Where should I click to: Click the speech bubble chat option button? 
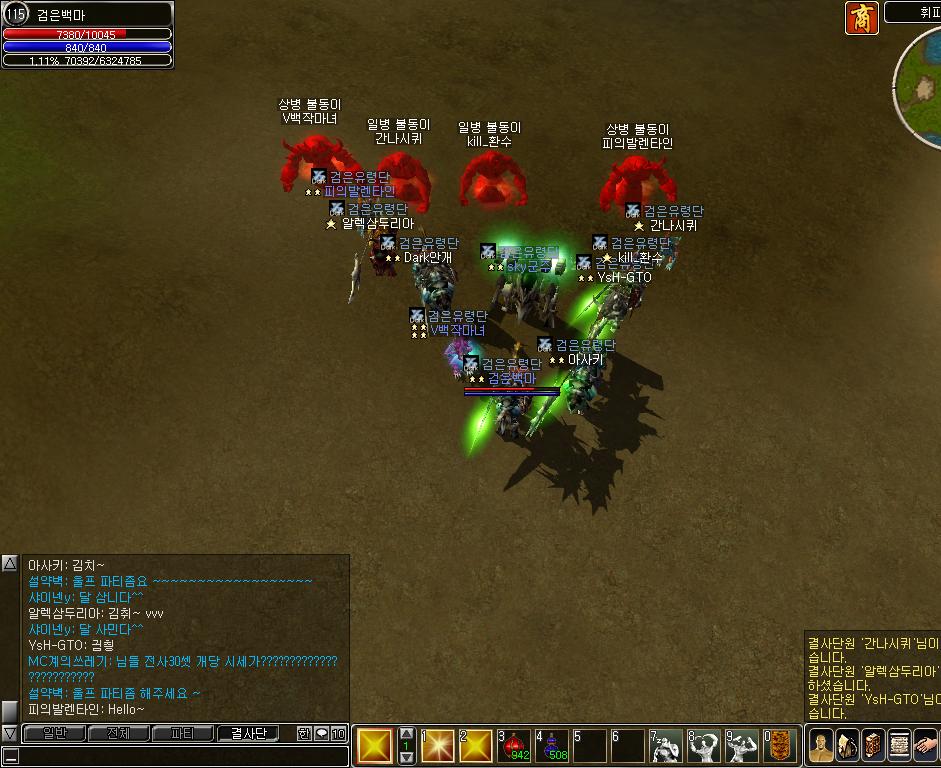[x=321, y=734]
